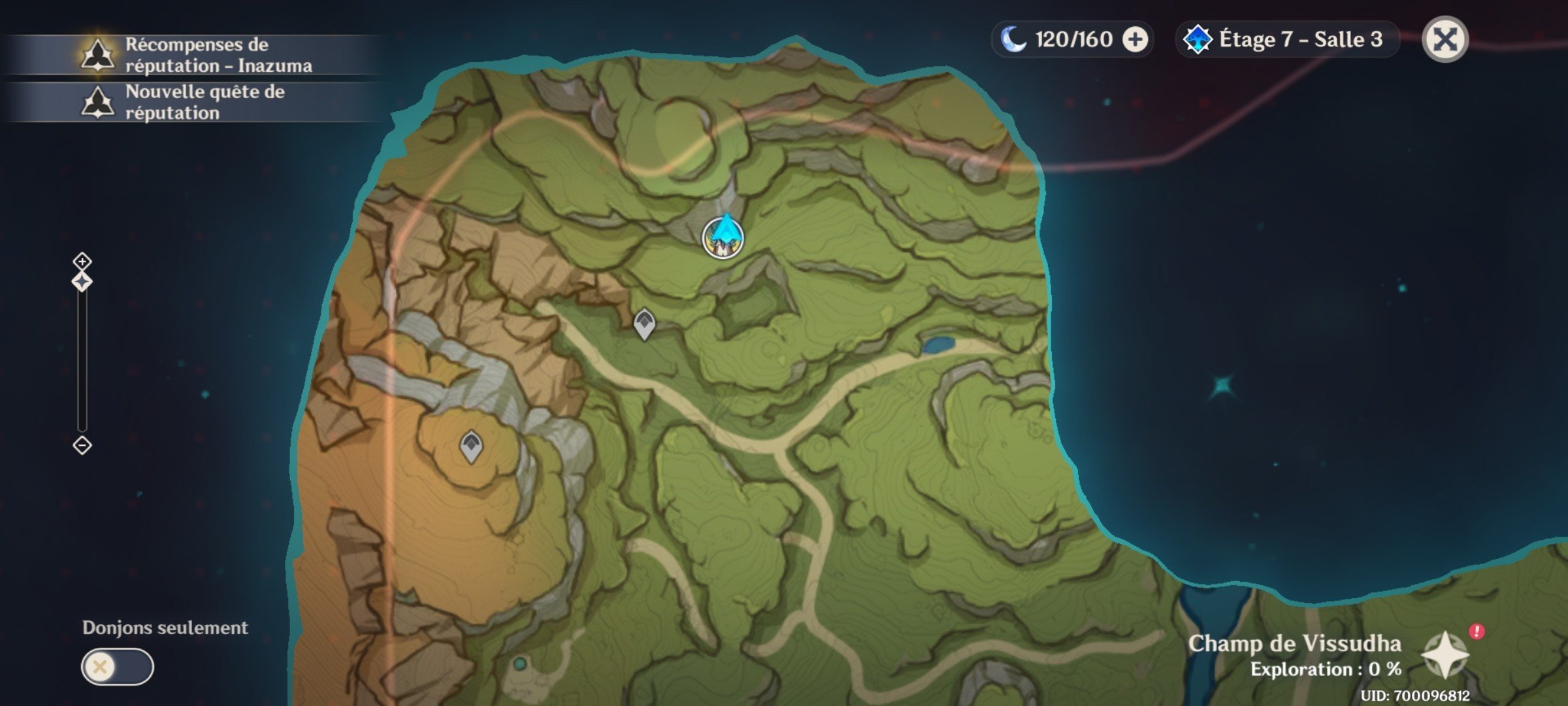Toggle the Donjons seulement switch
The height and width of the screenshot is (706, 1568).
[118, 667]
